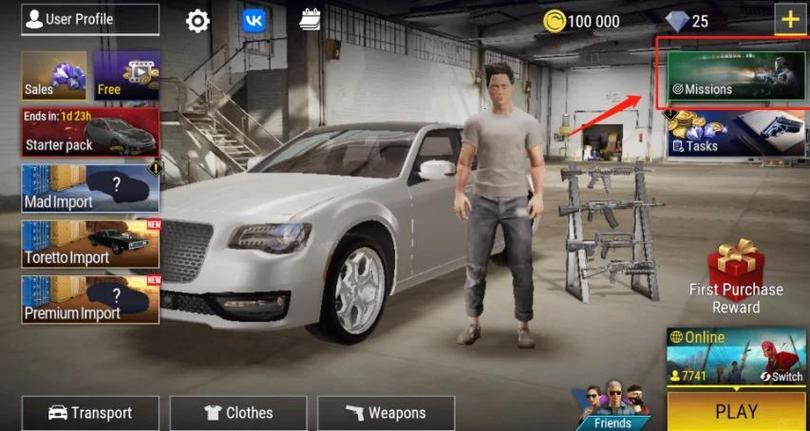Open the Premium Import crate

(90, 300)
